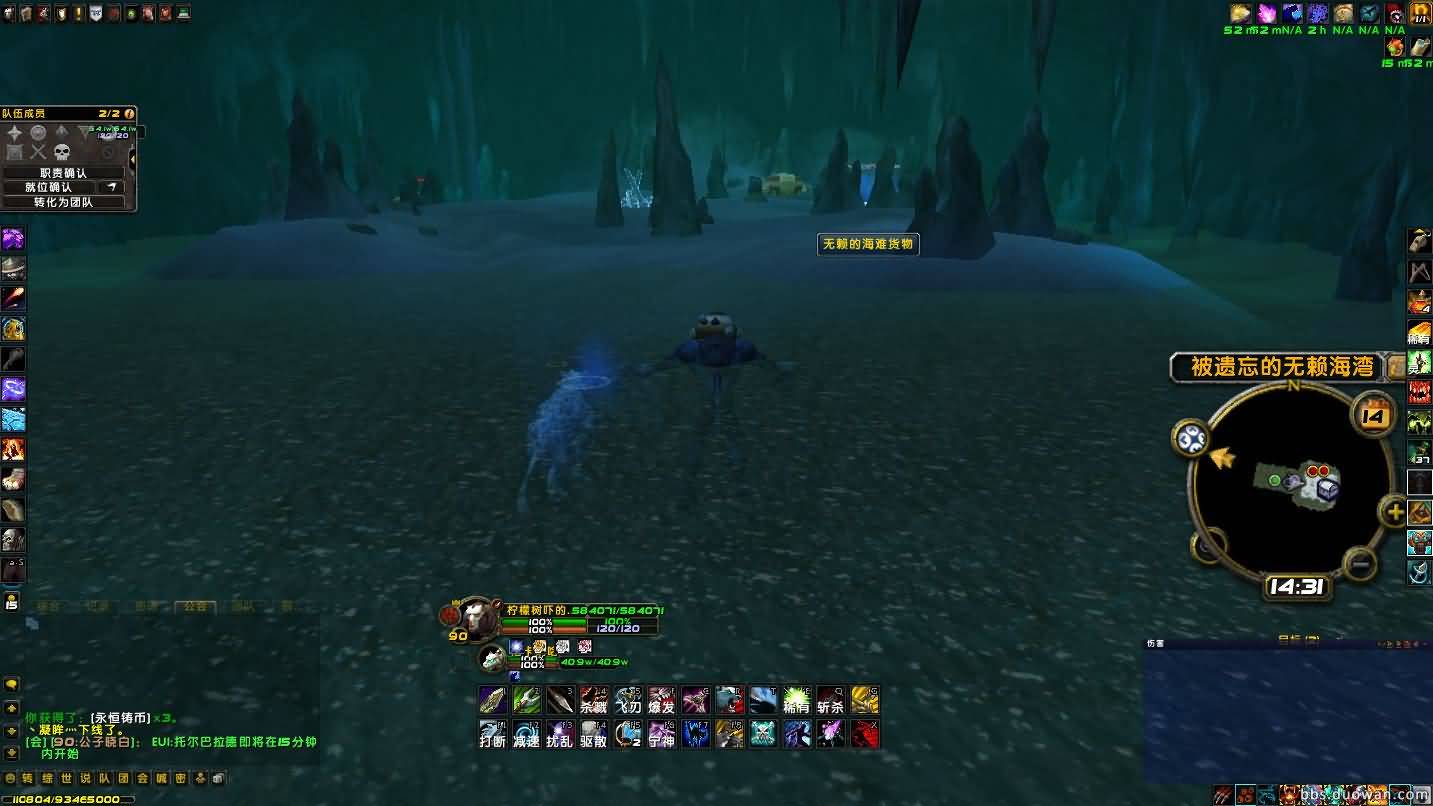Image resolution: width=1433 pixels, height=806 pixels.
Task: Use the 飞刃 ability on hotbar
Action: coord(628,700)
